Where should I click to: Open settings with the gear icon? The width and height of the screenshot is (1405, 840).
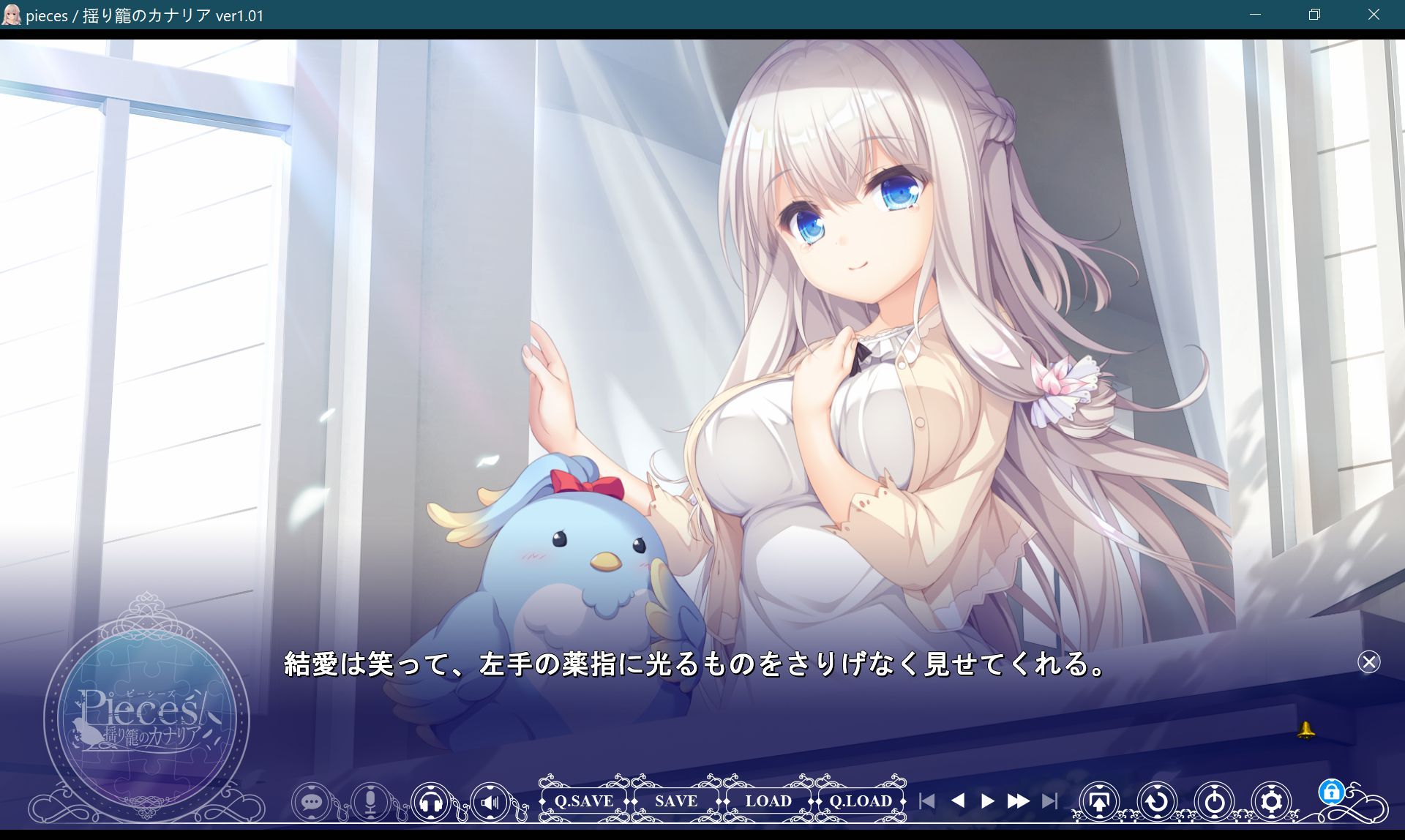click(x=1271, y=801)
